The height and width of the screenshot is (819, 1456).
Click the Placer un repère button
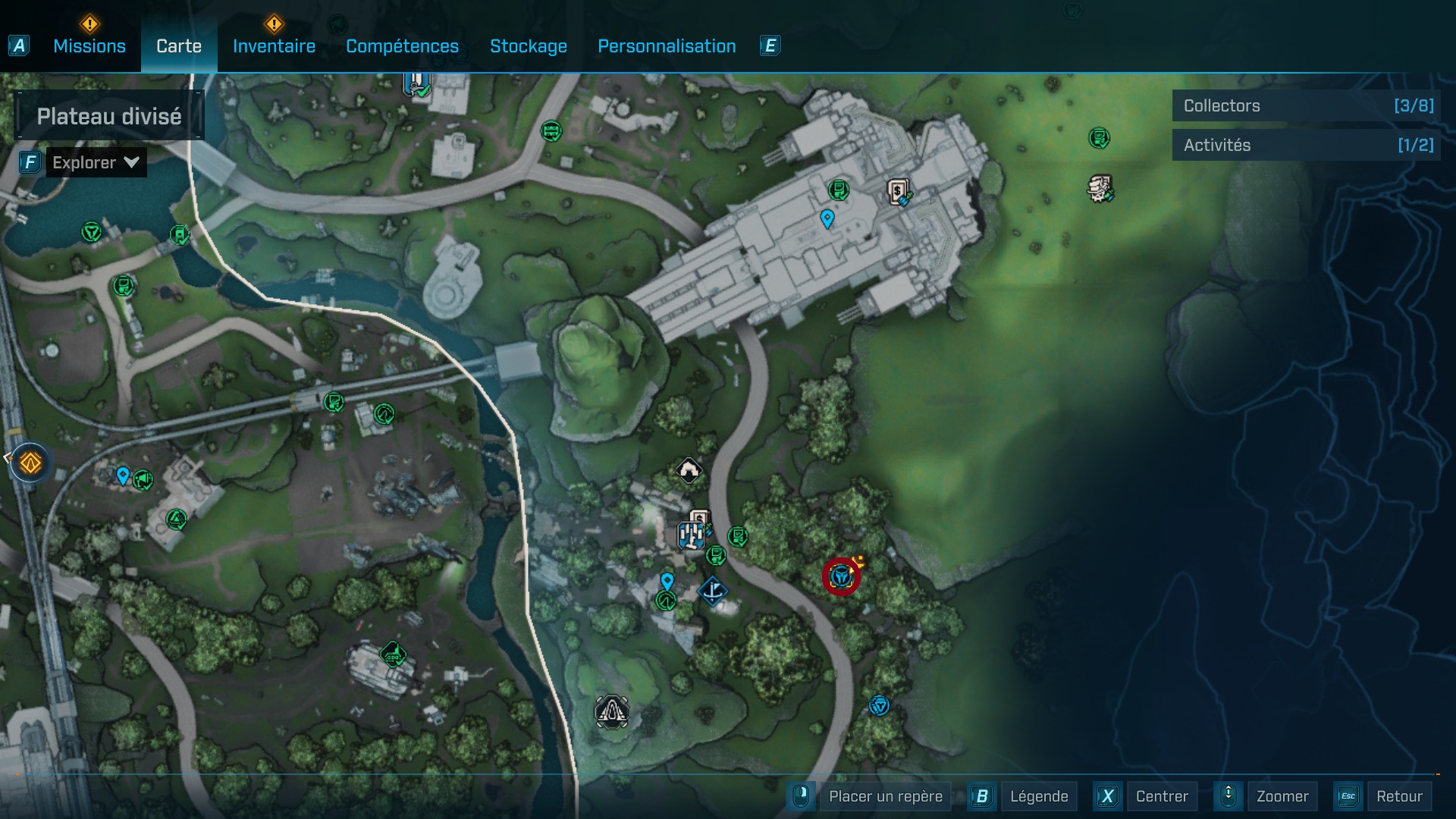pos(885,796)
